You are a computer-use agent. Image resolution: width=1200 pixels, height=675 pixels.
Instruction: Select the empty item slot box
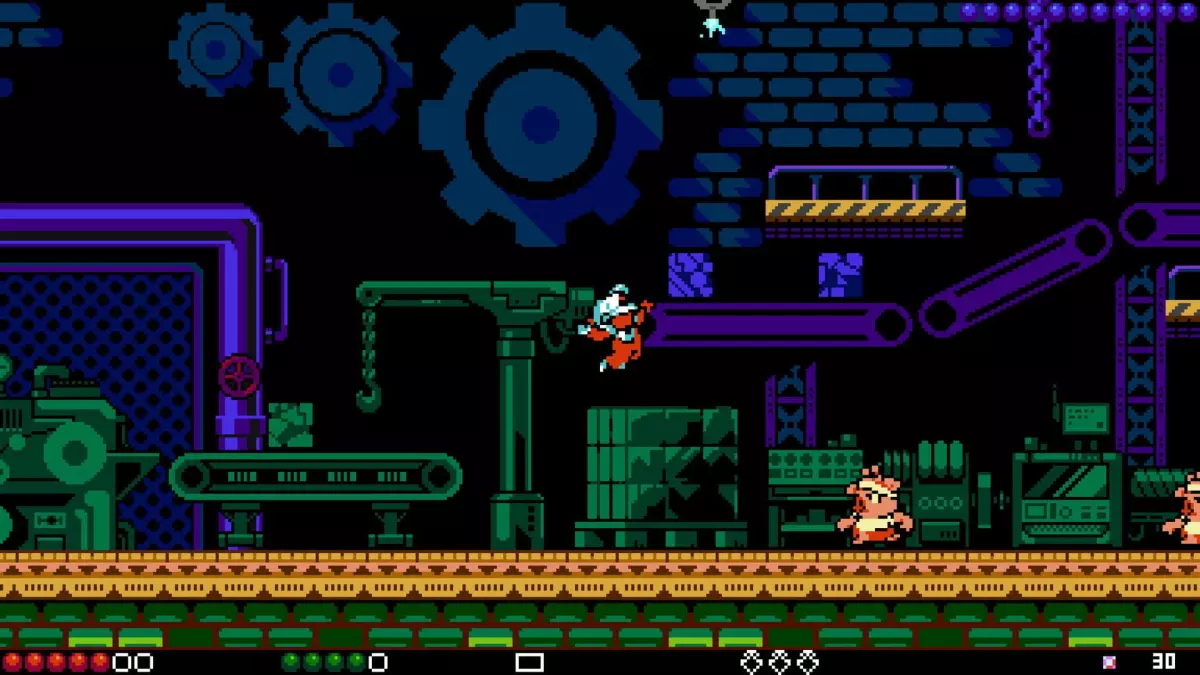(x=529, y=662)
